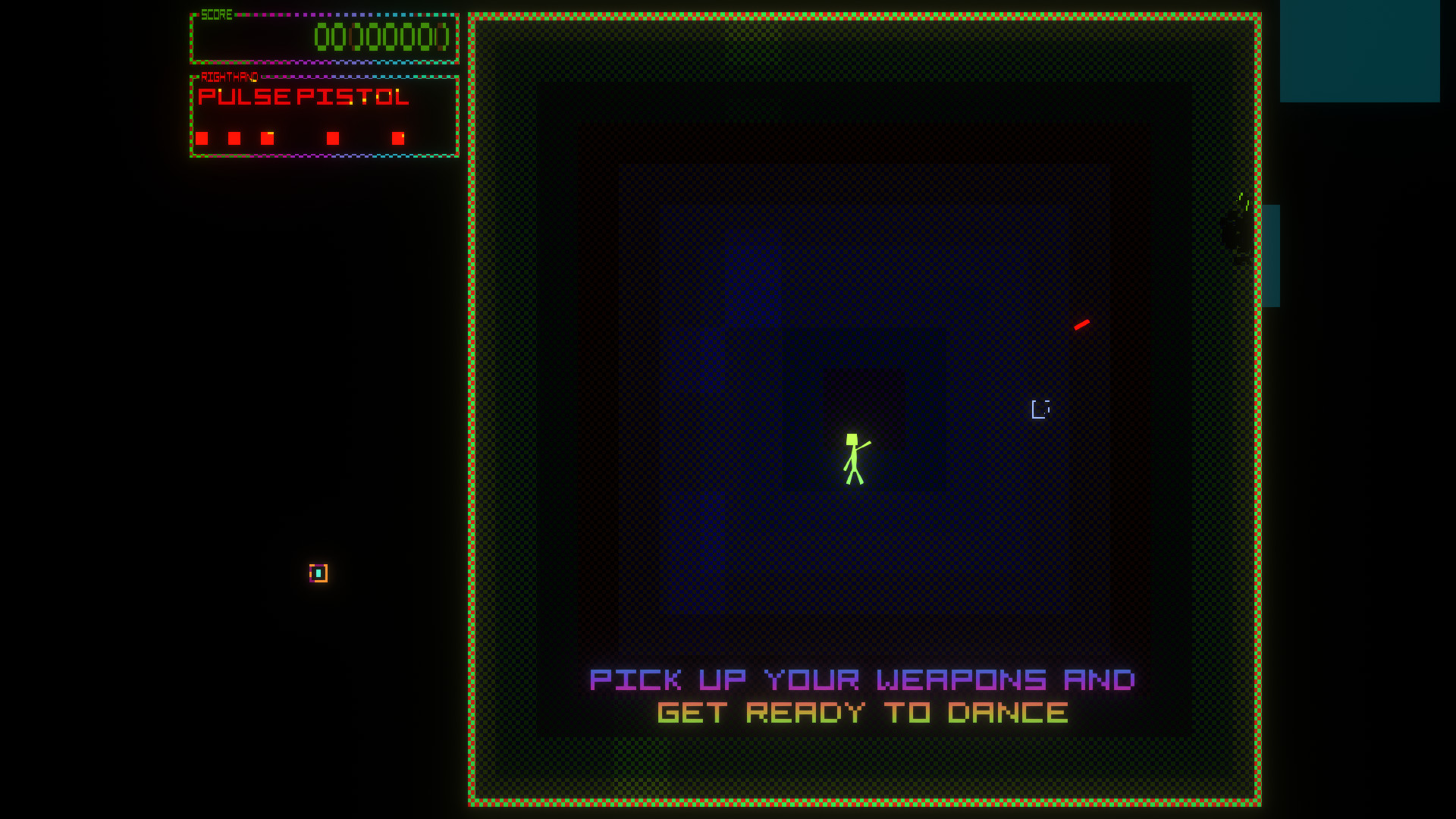The height and width of the screenshot is (819, 1456).
Task: Toggle the second ammo indicator square
Action: [x=235, y=138]
